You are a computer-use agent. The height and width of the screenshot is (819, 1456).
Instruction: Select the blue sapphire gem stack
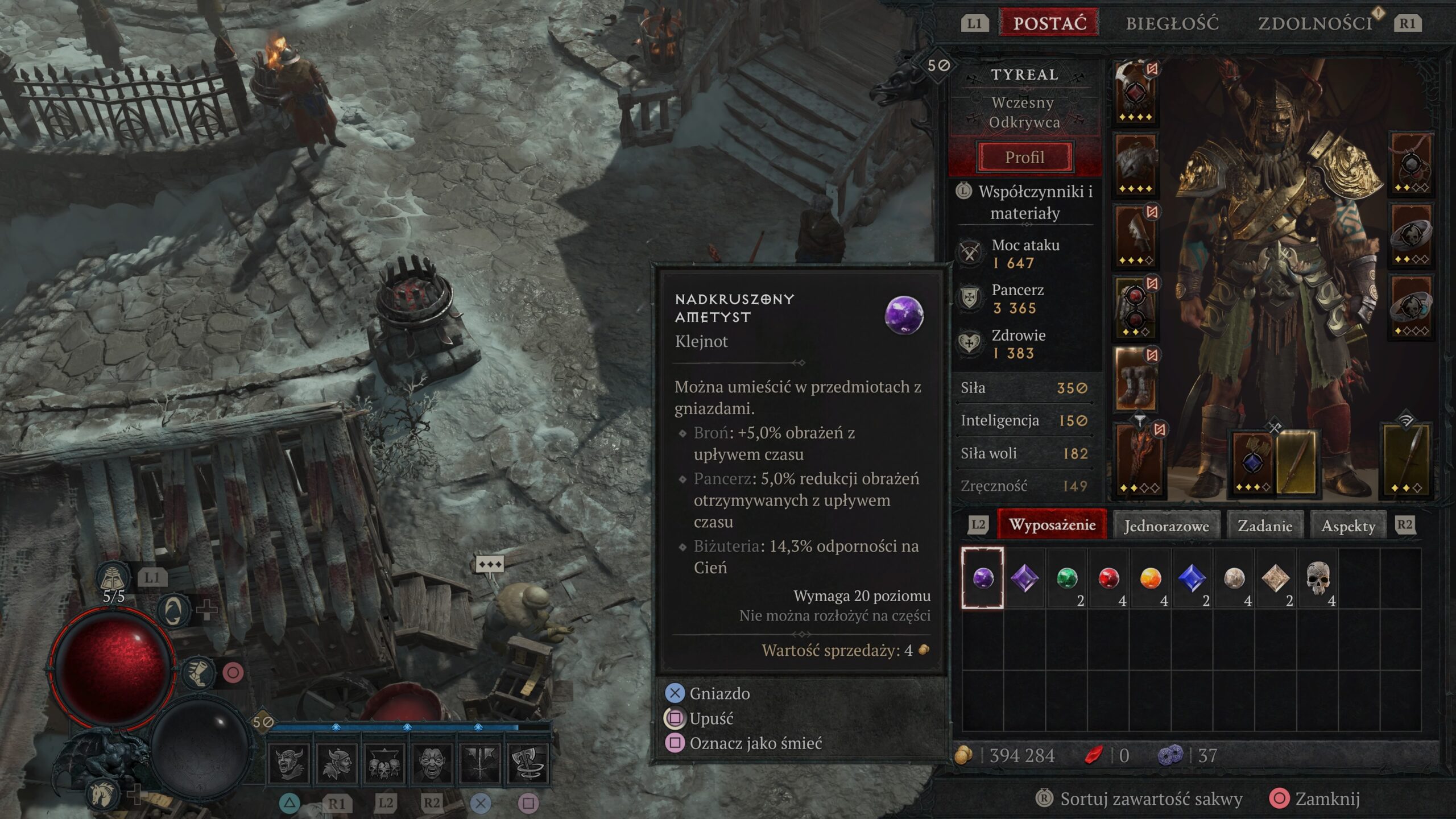1192,578
